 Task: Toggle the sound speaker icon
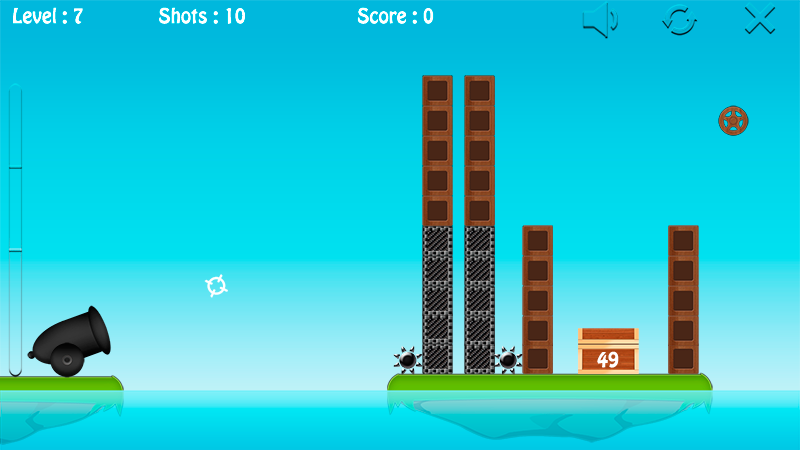[x=600, y=20]
